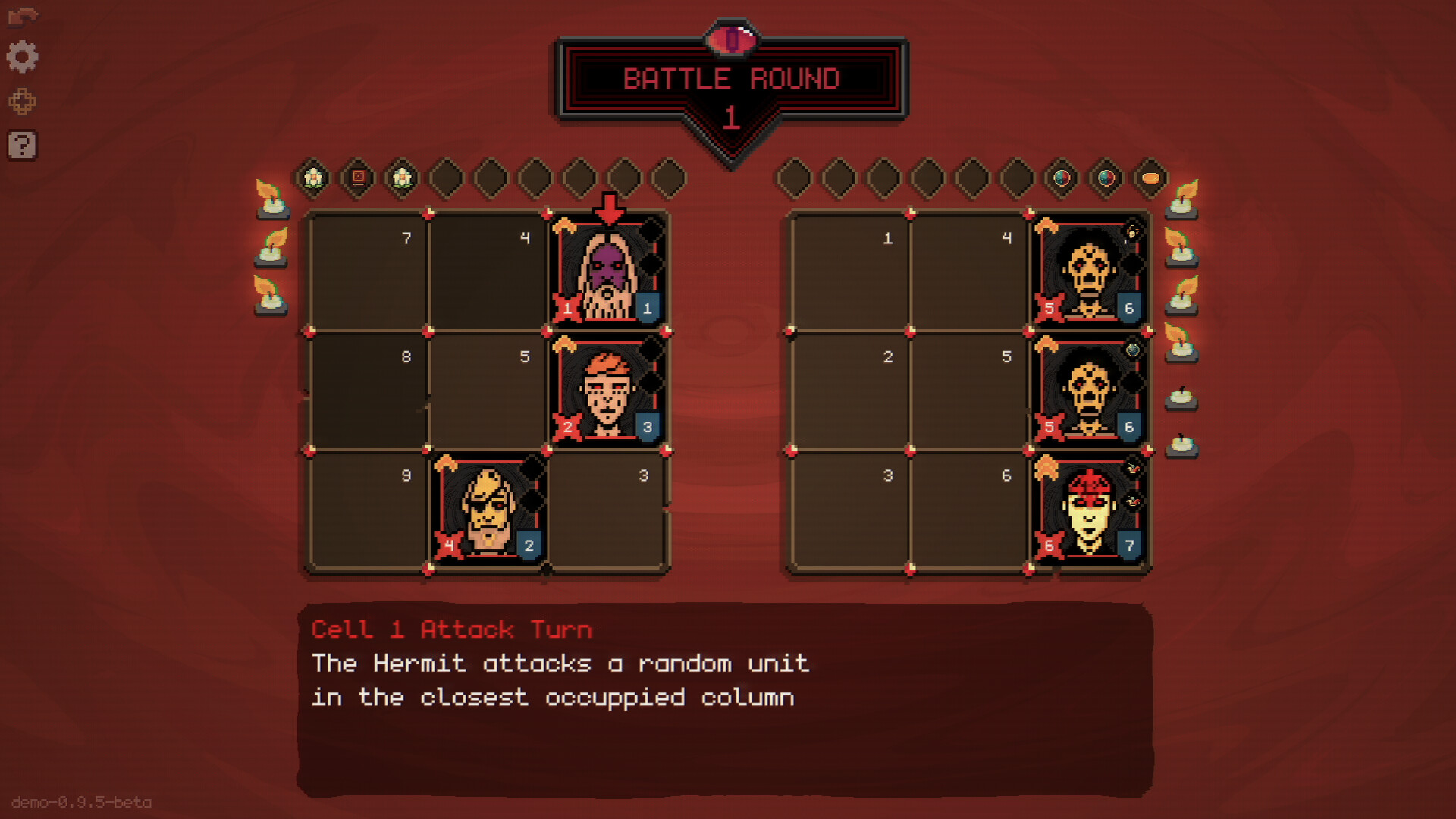This screenshot has width=1456, height=819.
Task: Click the red-and-teal orb item on enemy side
Action: [x=1061, y=177]
